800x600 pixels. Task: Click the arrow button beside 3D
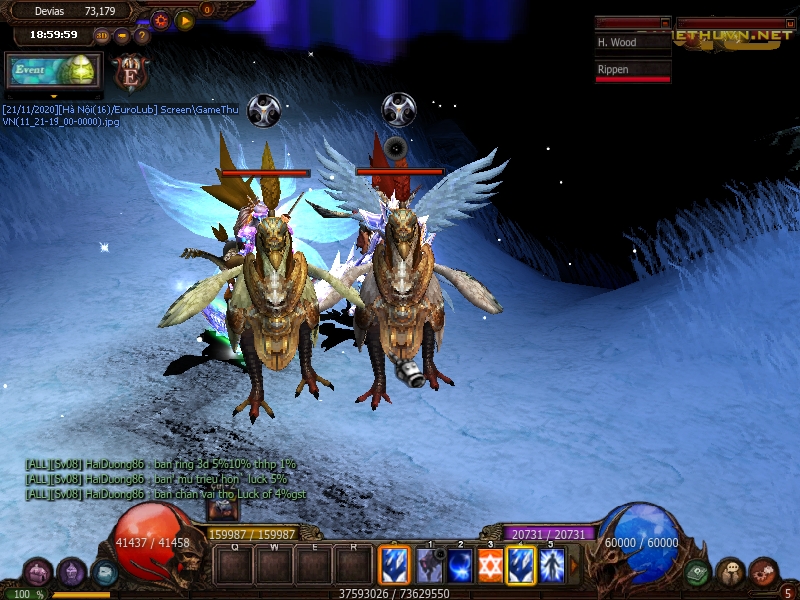[122, 36]
